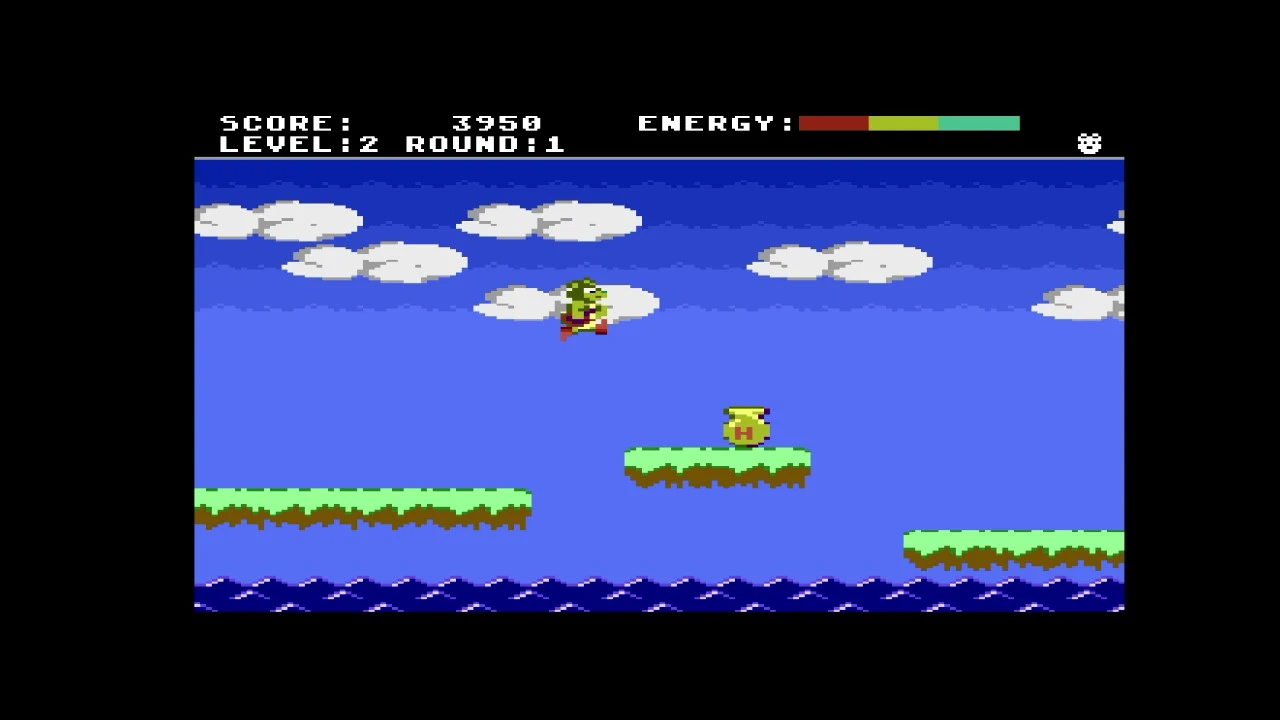
Task: Click the score value 3950
Action: [x=495, y=123]
